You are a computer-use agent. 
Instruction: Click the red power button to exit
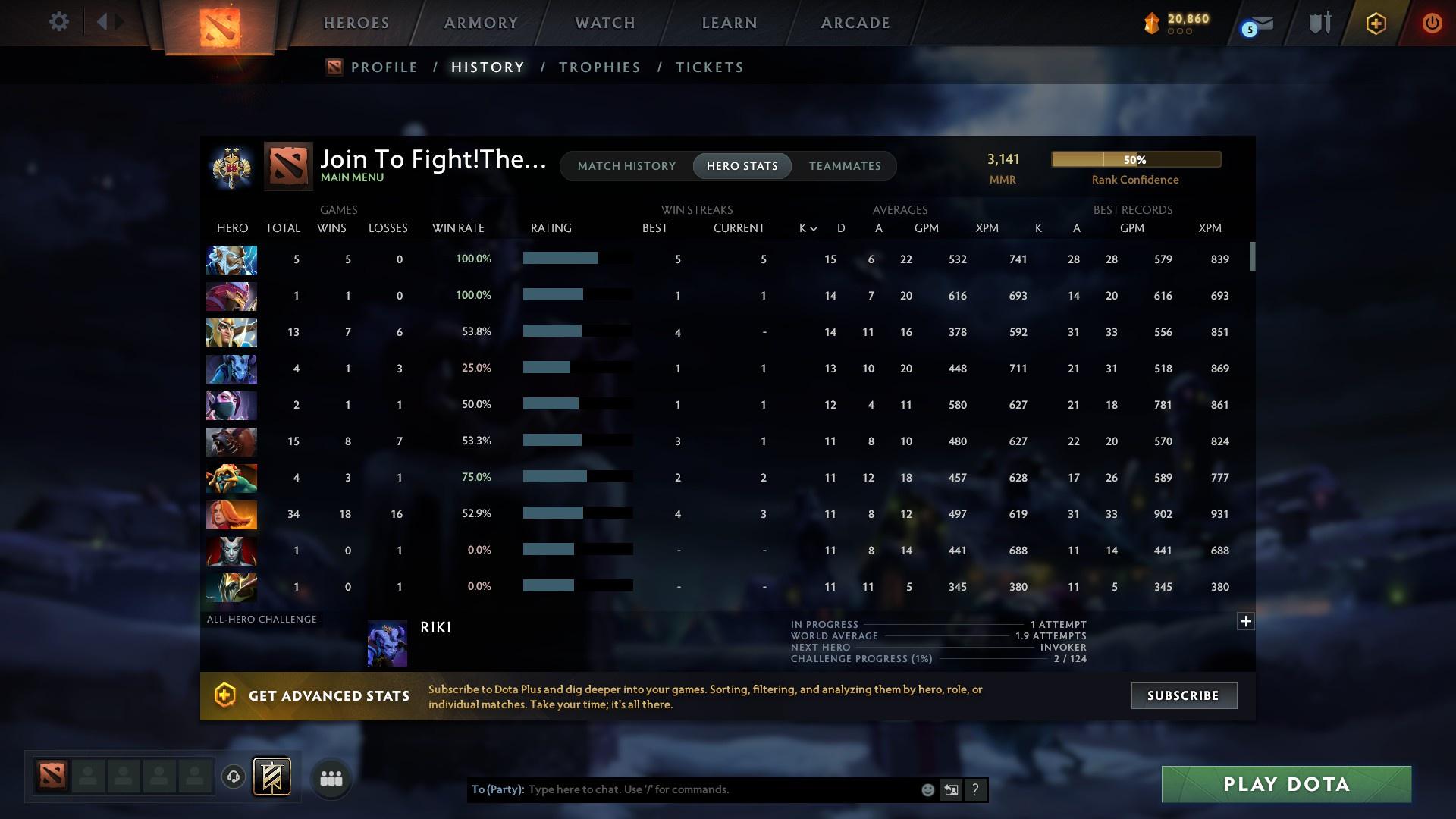(x=1432, y=23)
